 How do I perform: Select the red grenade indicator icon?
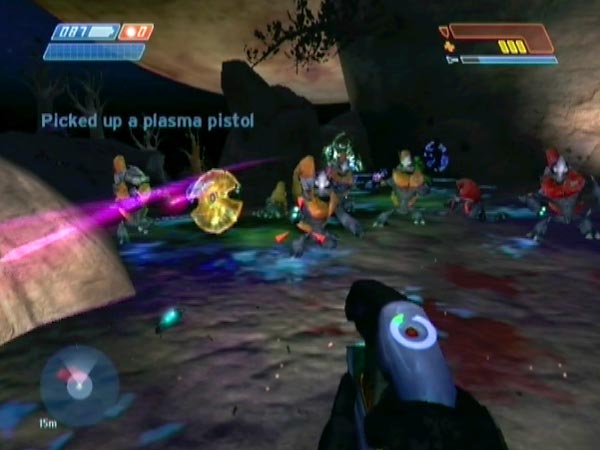point(135,32)
